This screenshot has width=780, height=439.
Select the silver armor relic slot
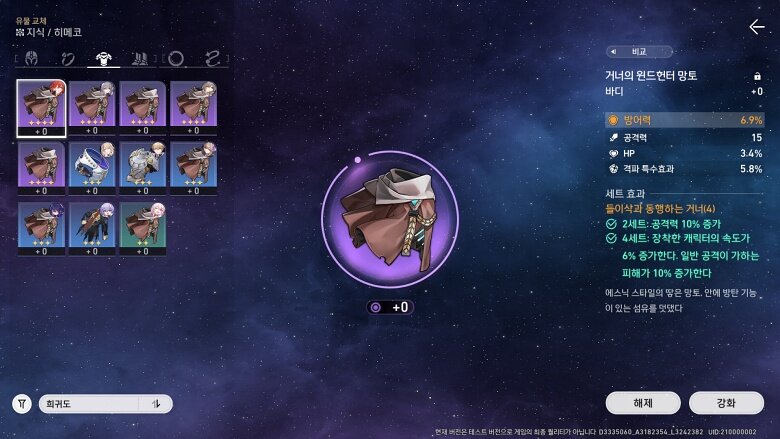143,168
